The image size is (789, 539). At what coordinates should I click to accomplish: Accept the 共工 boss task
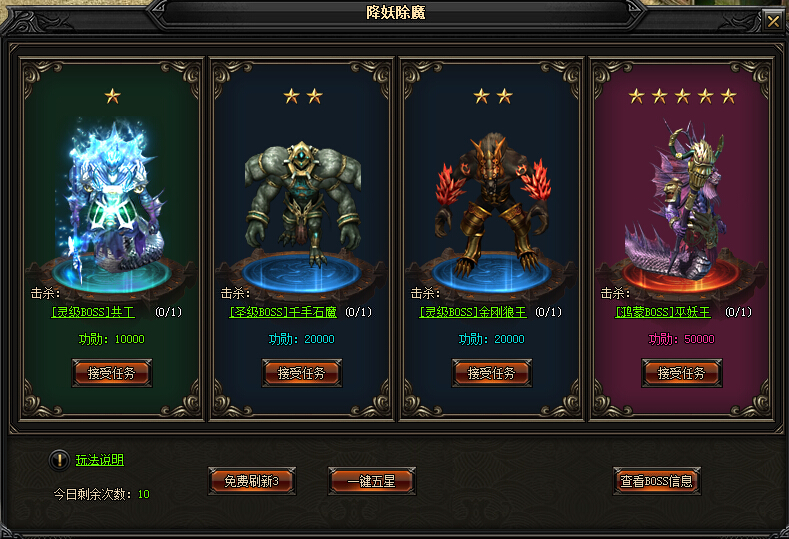tap(112, 373)
